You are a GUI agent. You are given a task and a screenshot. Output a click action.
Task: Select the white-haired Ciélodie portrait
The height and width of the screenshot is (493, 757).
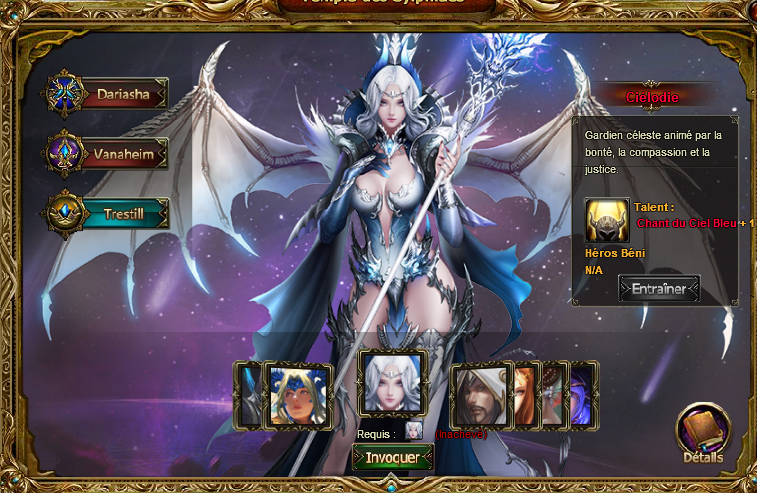tap(393, 382)
